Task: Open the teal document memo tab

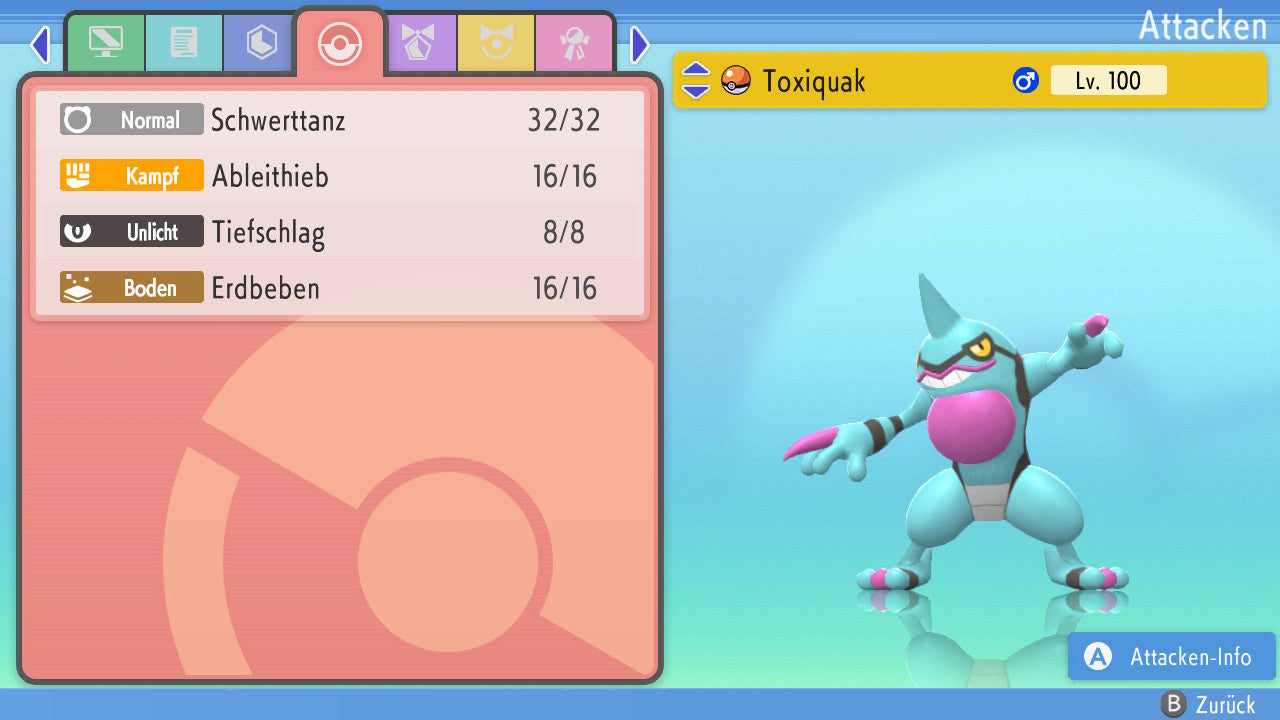Action: 184,43
